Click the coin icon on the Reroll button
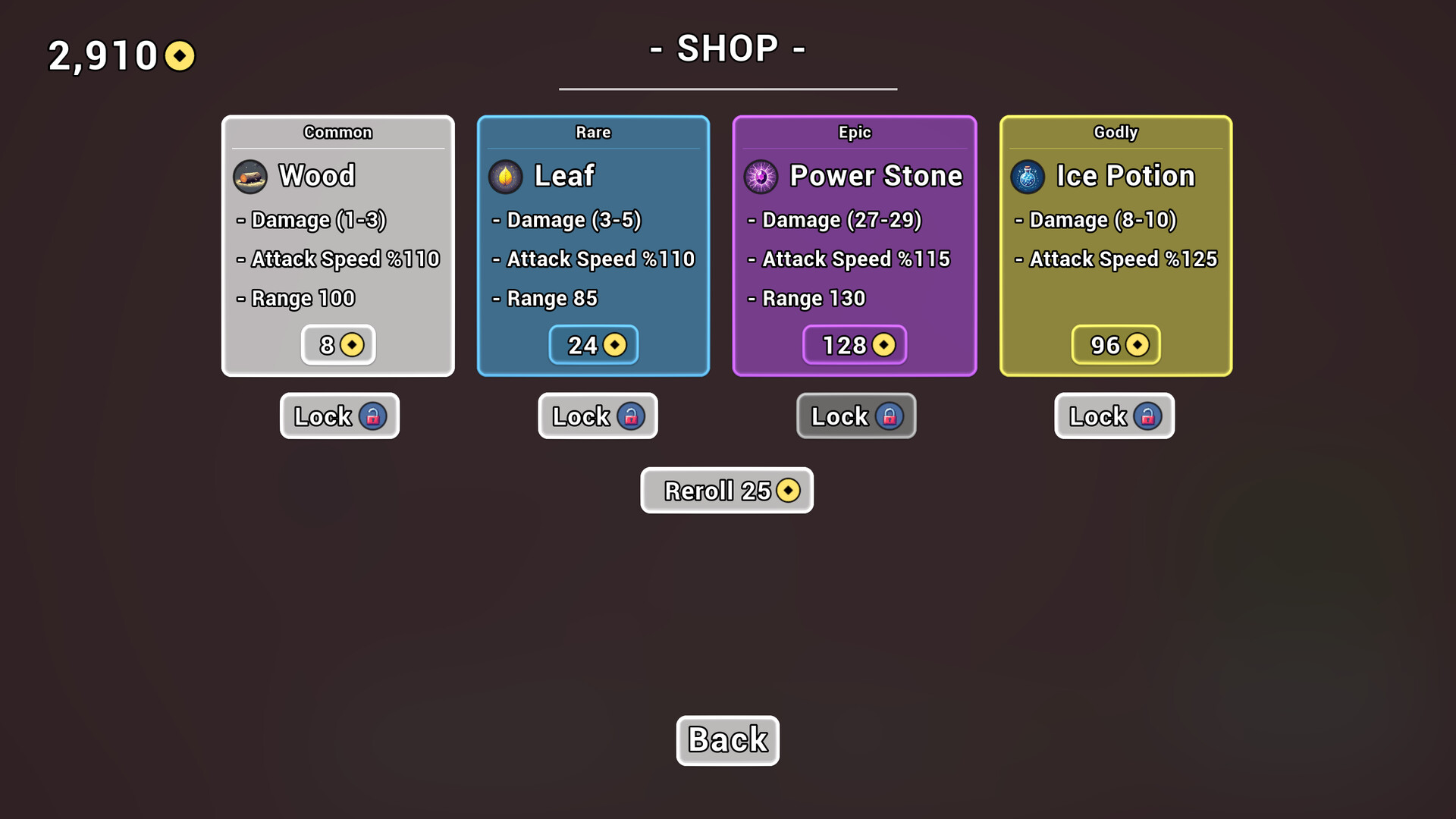Image resolution: width=1456 pixels, height=819 pixels. coord(789,491)
